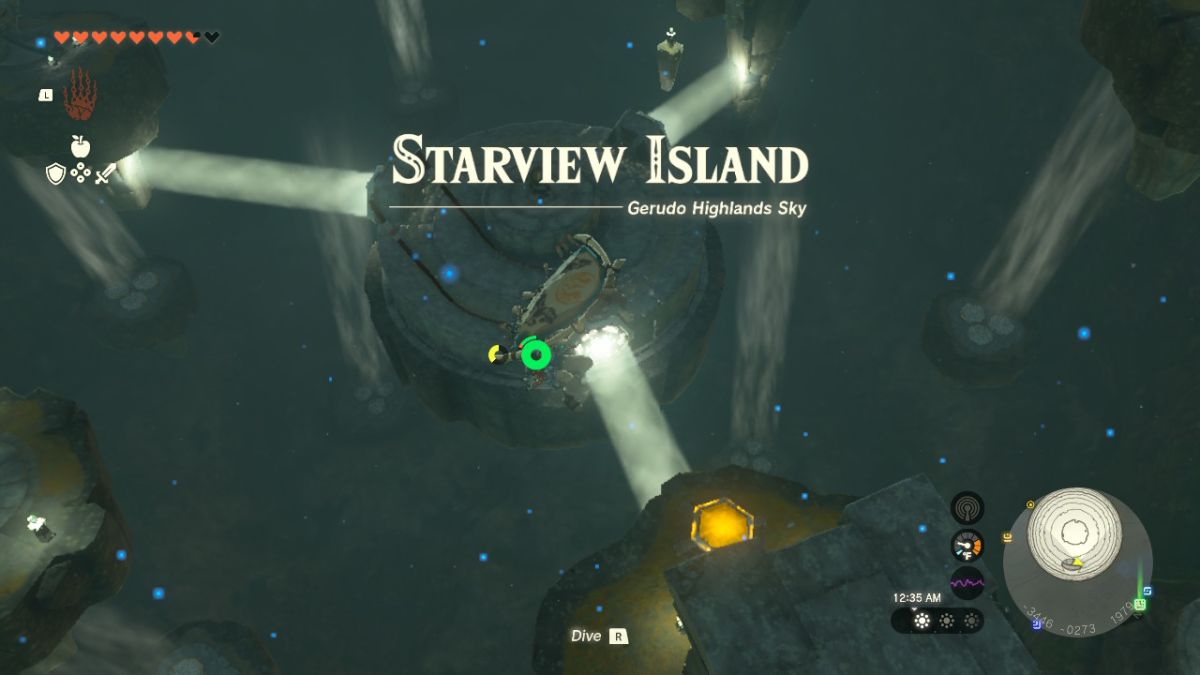This screenshot has width=1200, height=675.
Task: Click the yellow player arrow on minimap
Action: tap(1075, 561)
